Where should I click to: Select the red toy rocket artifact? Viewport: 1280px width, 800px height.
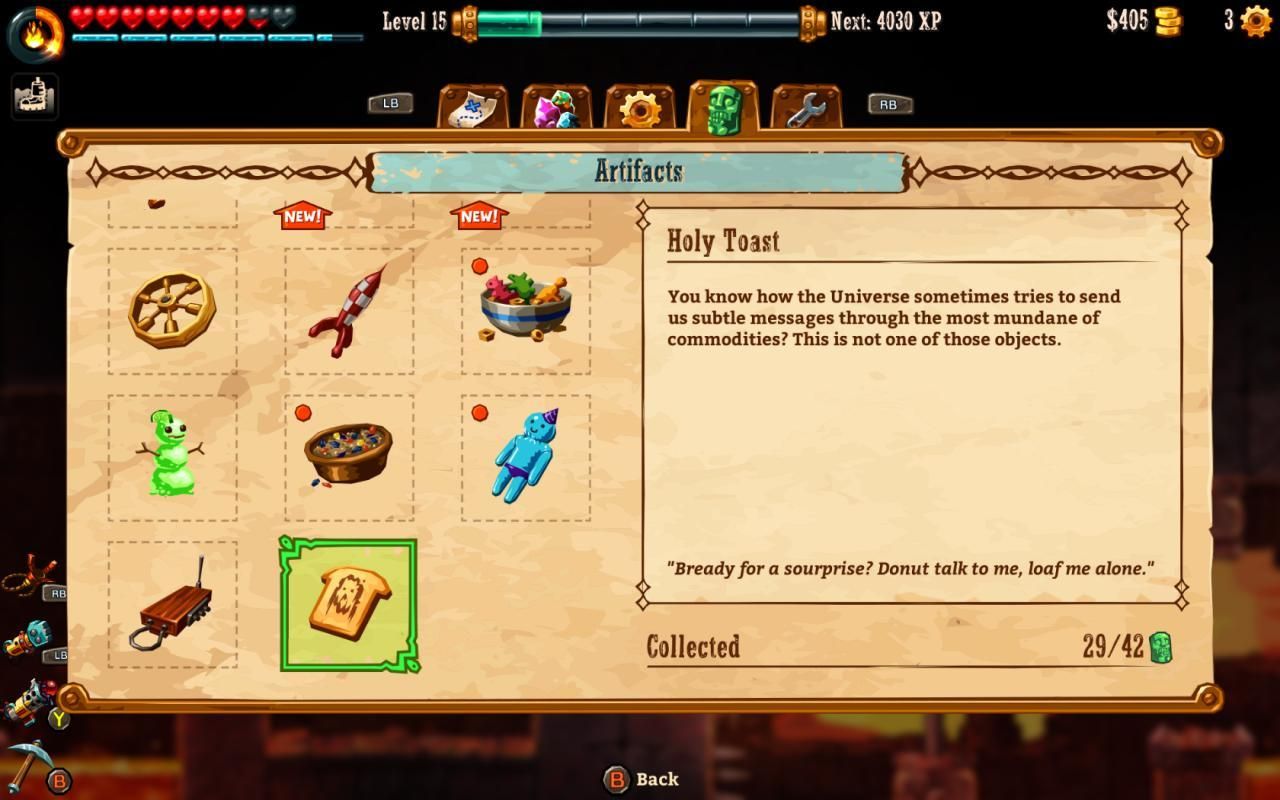coord(348,311)
